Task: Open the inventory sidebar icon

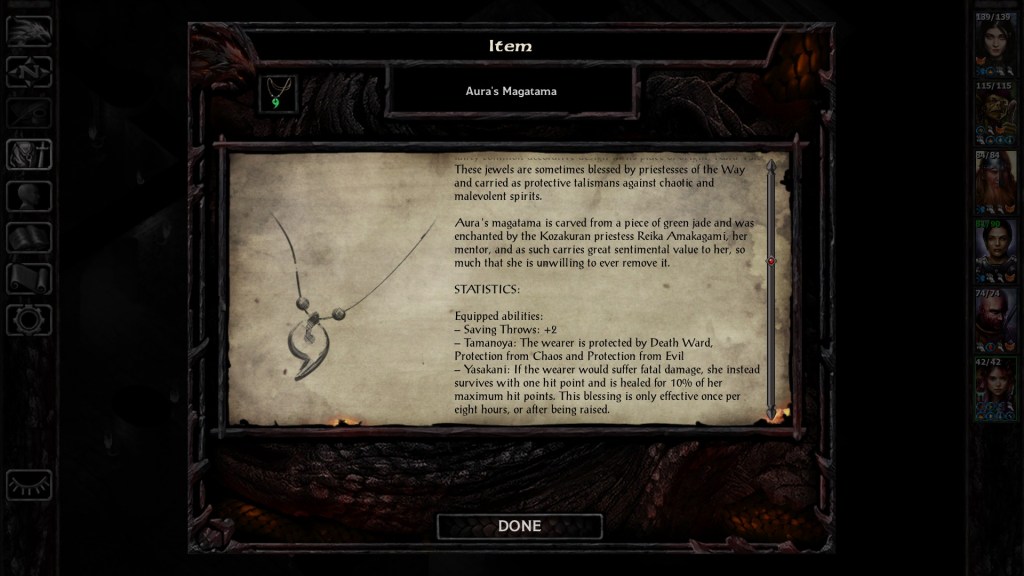Action: 29,154
